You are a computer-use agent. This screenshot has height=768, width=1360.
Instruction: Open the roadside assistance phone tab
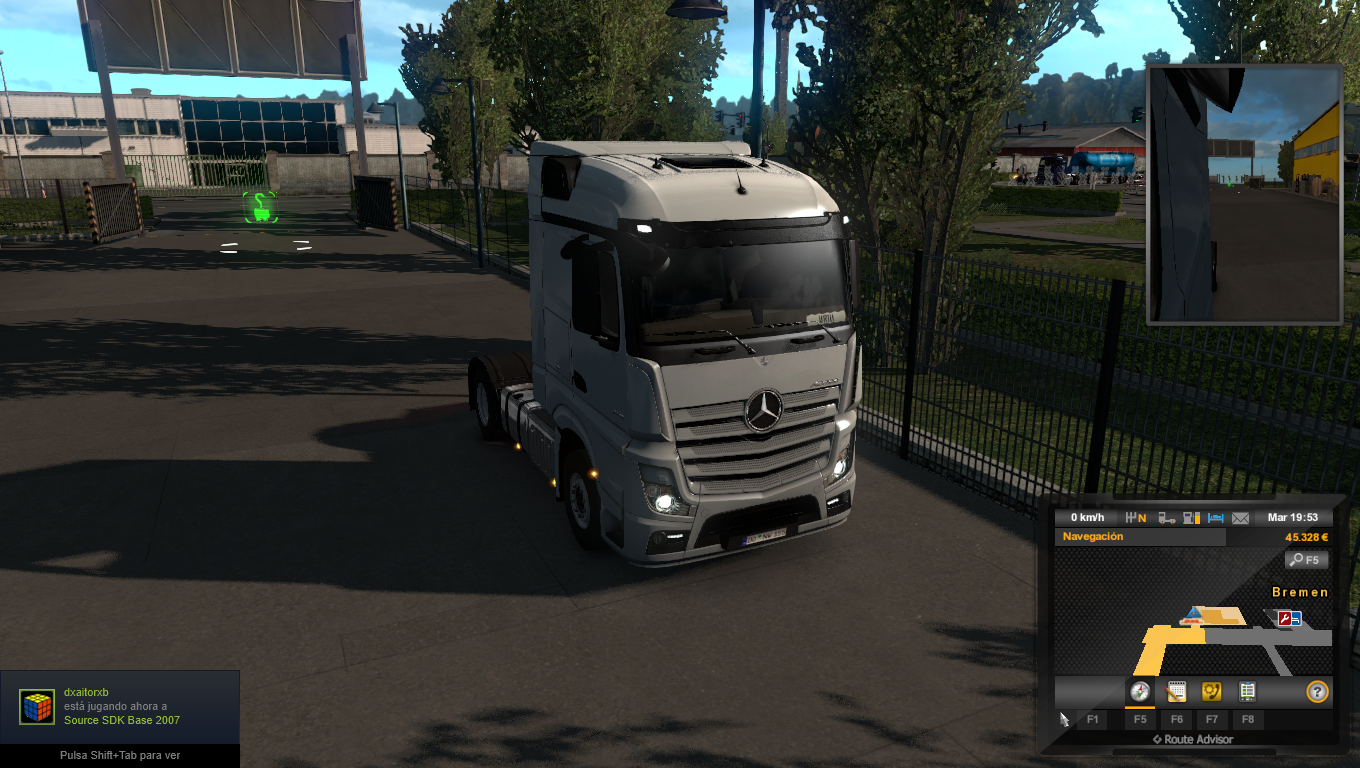1211,691
